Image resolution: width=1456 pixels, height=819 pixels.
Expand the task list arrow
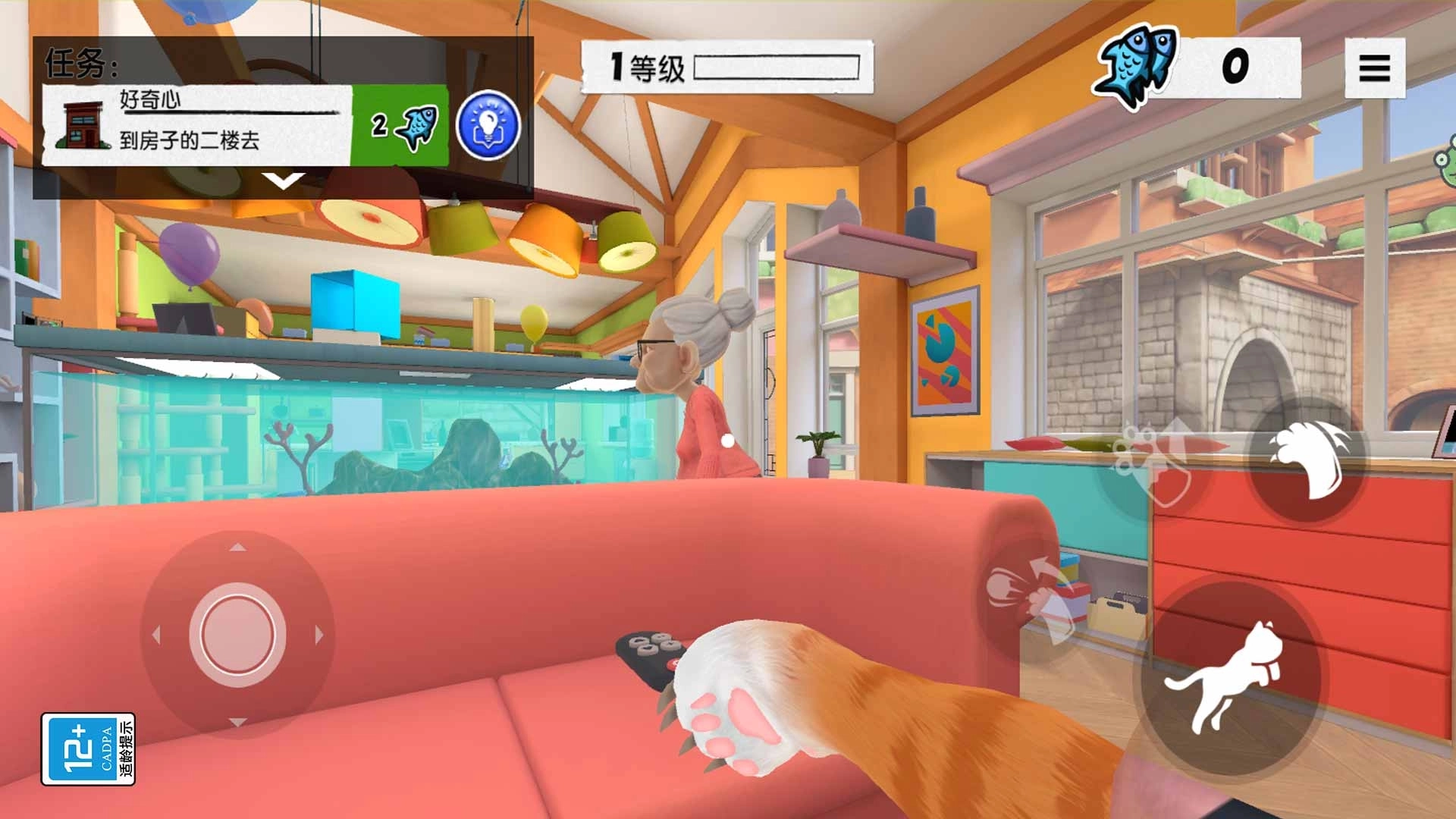(283, 181)
